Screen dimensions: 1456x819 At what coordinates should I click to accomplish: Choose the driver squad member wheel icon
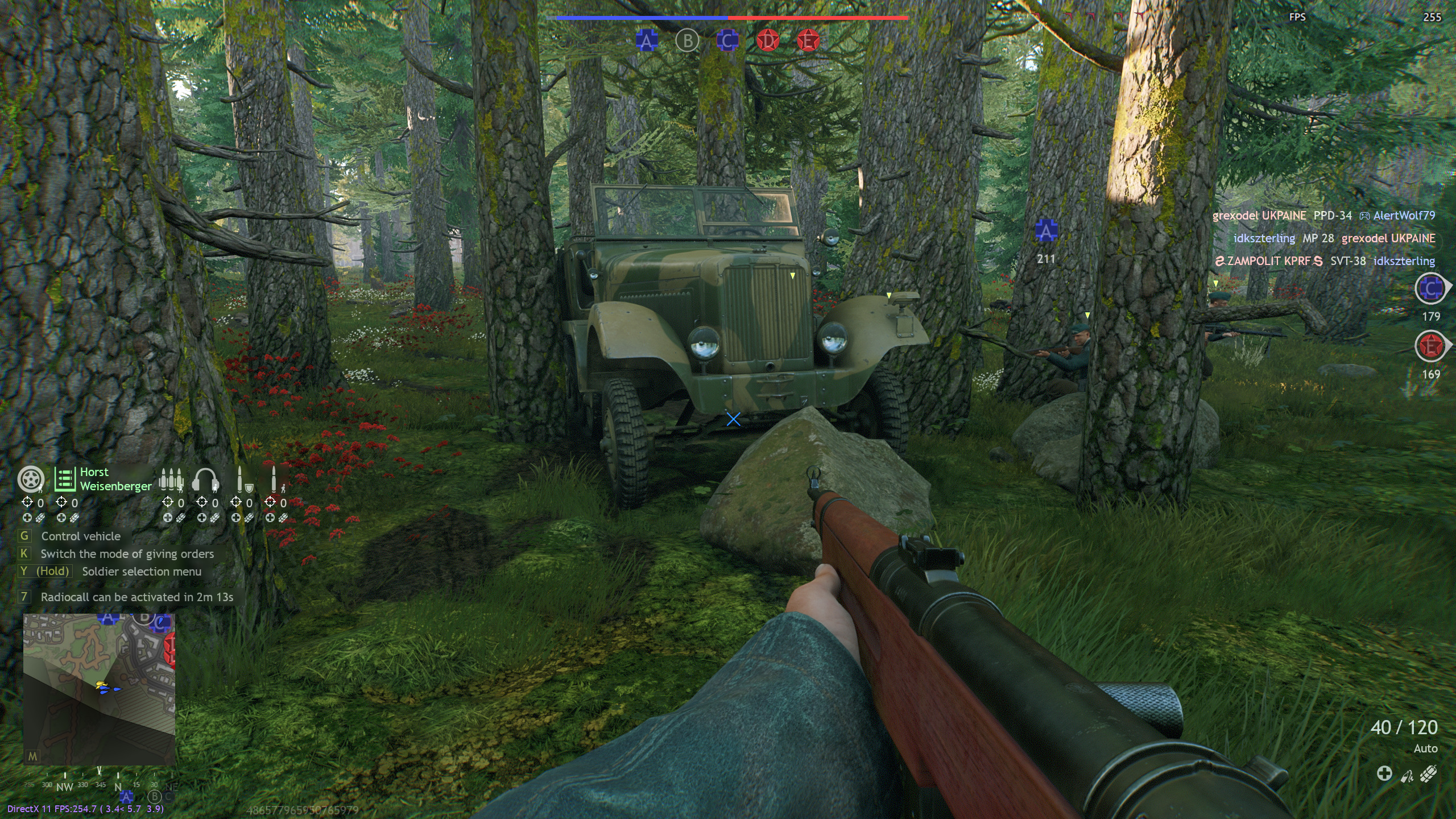tap(30, 479)
